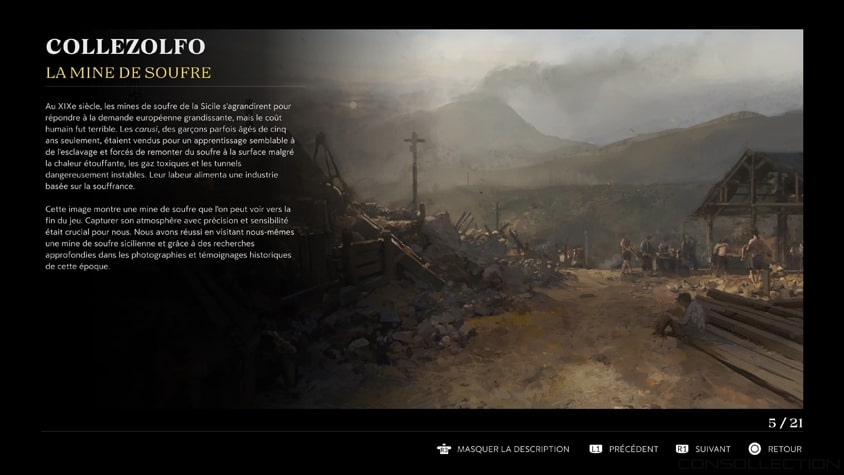Image resolution: width=844 pixels, height=475 pixels.
Task: Go to the previous artwork with Précédent
Action: click(x=624, y=449)
